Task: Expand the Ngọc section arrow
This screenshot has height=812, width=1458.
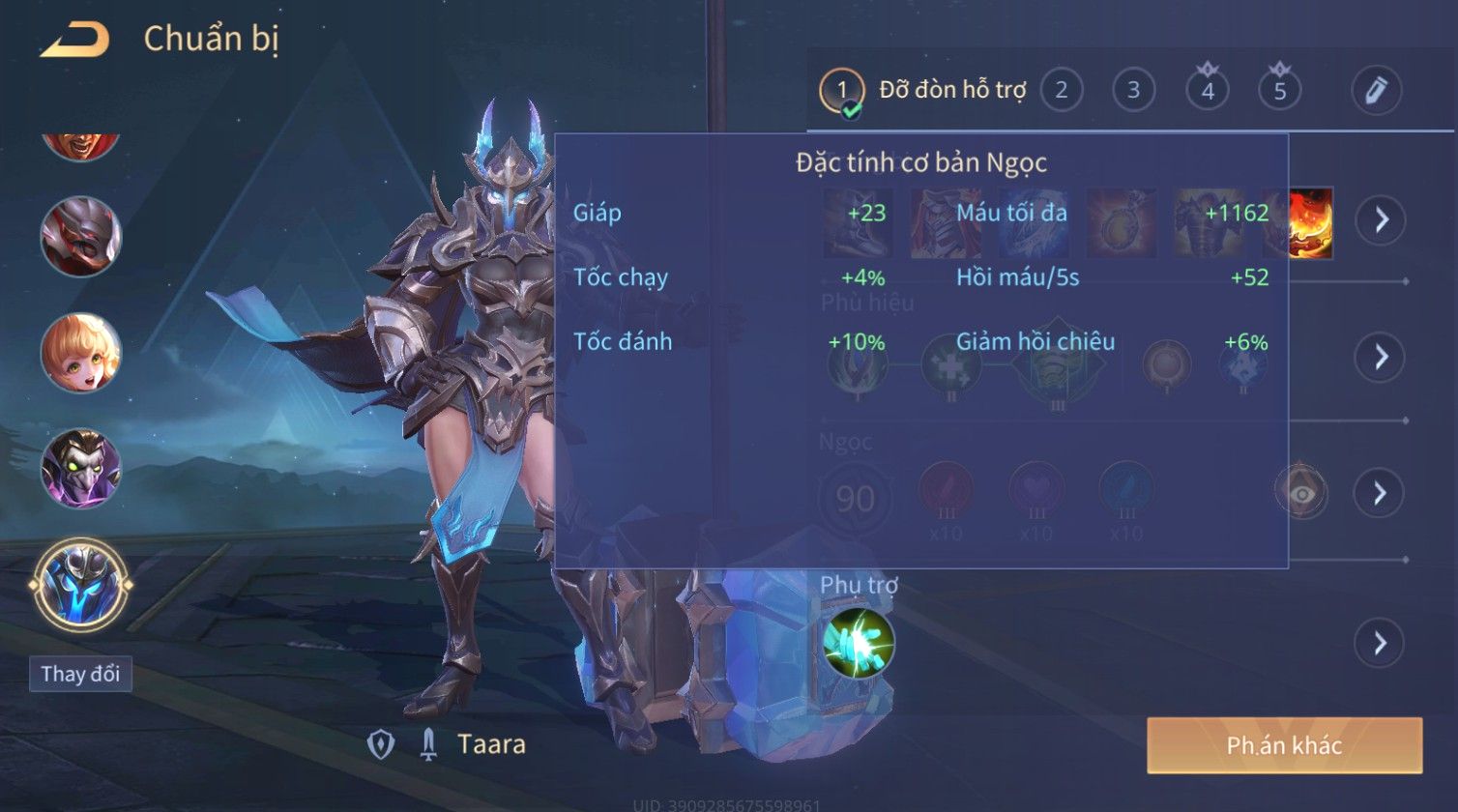Action: [1380, 493]
